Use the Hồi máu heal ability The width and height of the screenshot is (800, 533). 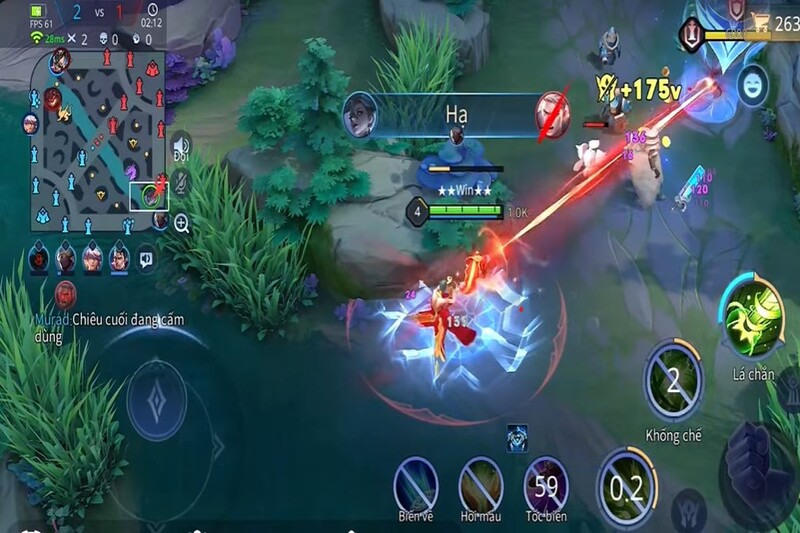point(480,485)
